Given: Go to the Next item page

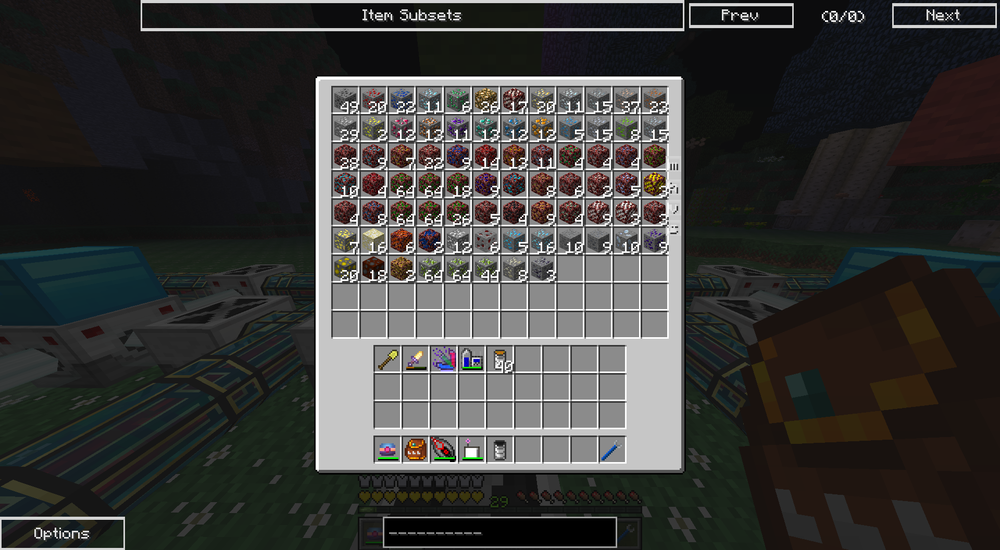Looking at the screenshot, I should (942, 15).
